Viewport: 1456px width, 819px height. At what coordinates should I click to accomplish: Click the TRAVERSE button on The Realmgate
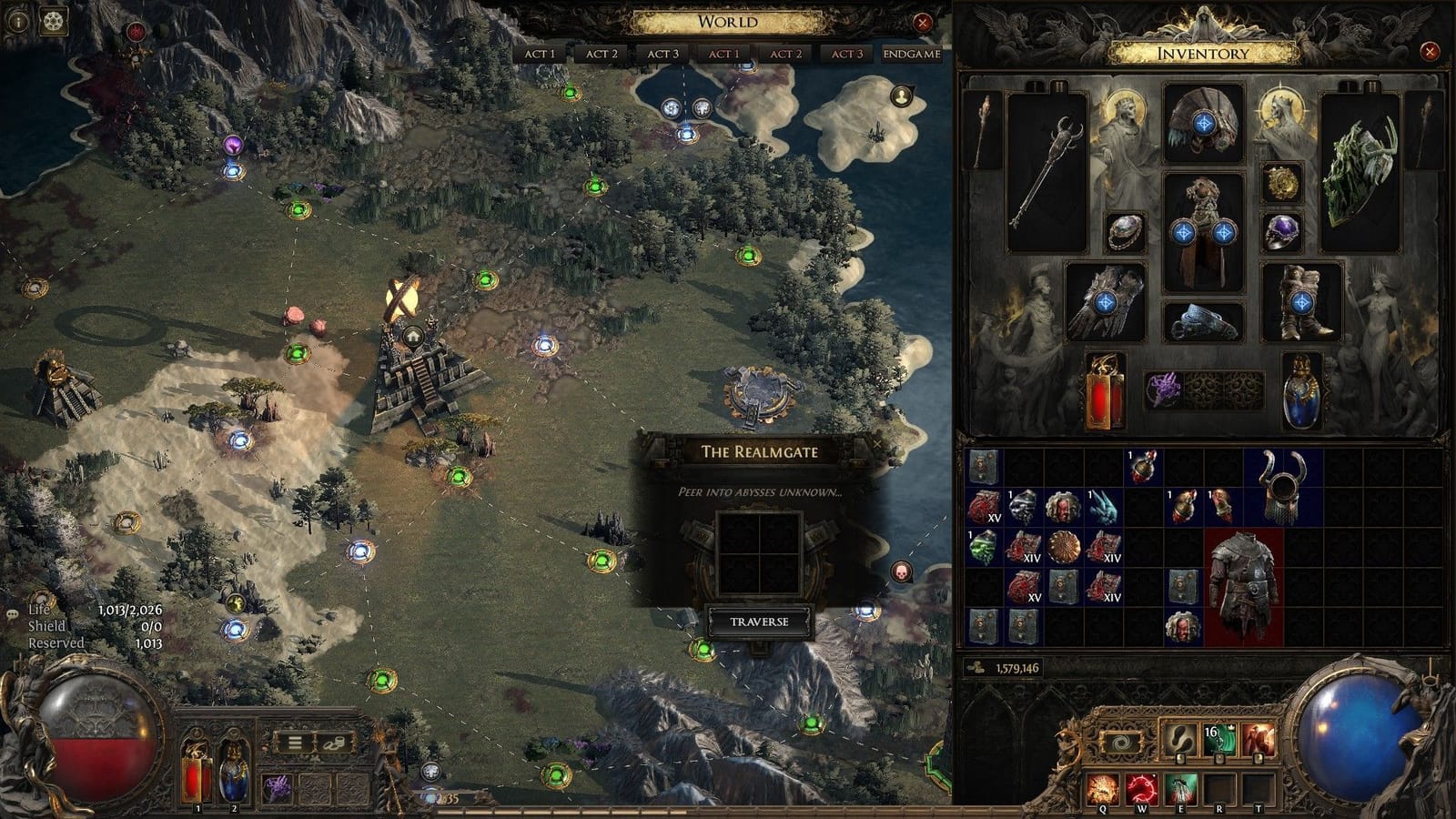tap(761, 623)
